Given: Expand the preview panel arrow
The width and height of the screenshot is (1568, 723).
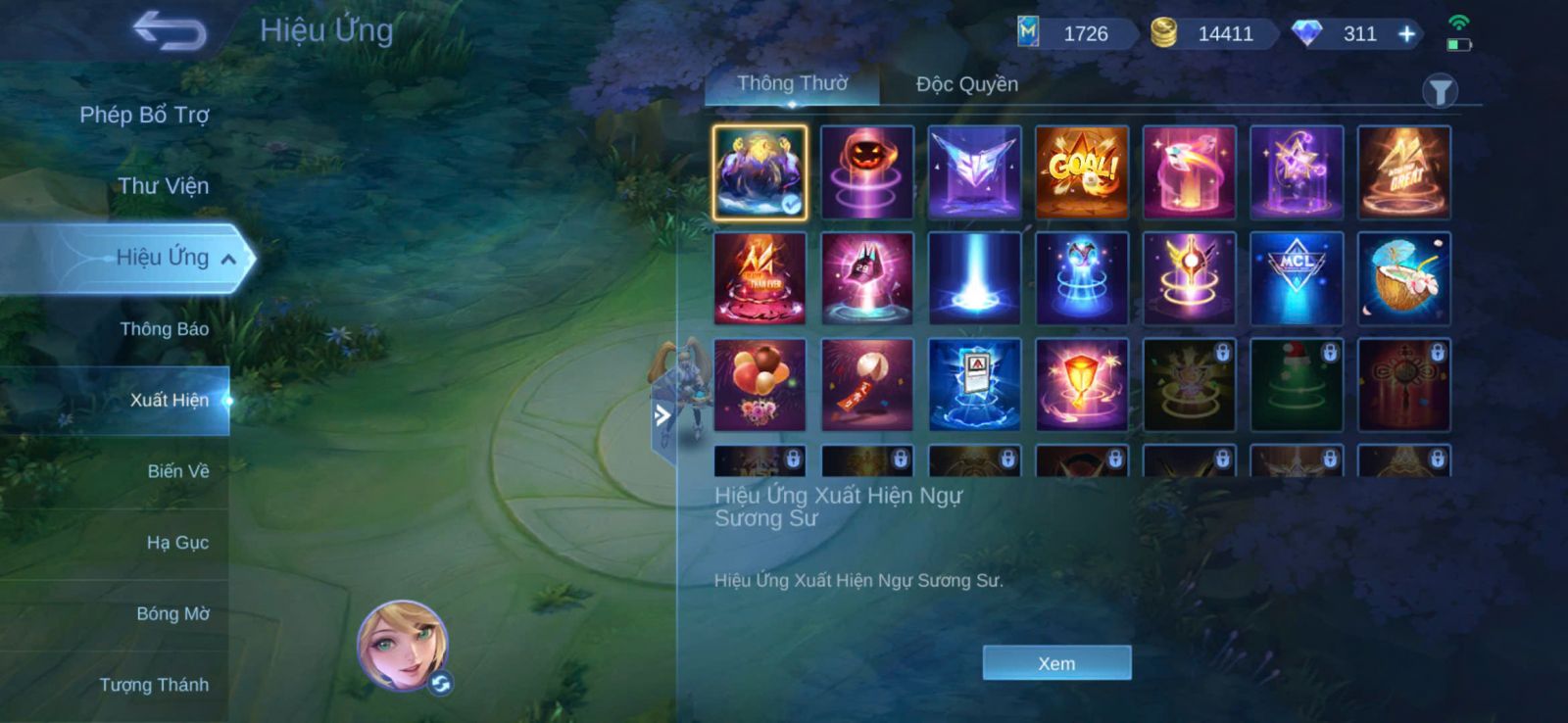Looking at the screenshot, I should pyautogui.click(x=662, y=415).
